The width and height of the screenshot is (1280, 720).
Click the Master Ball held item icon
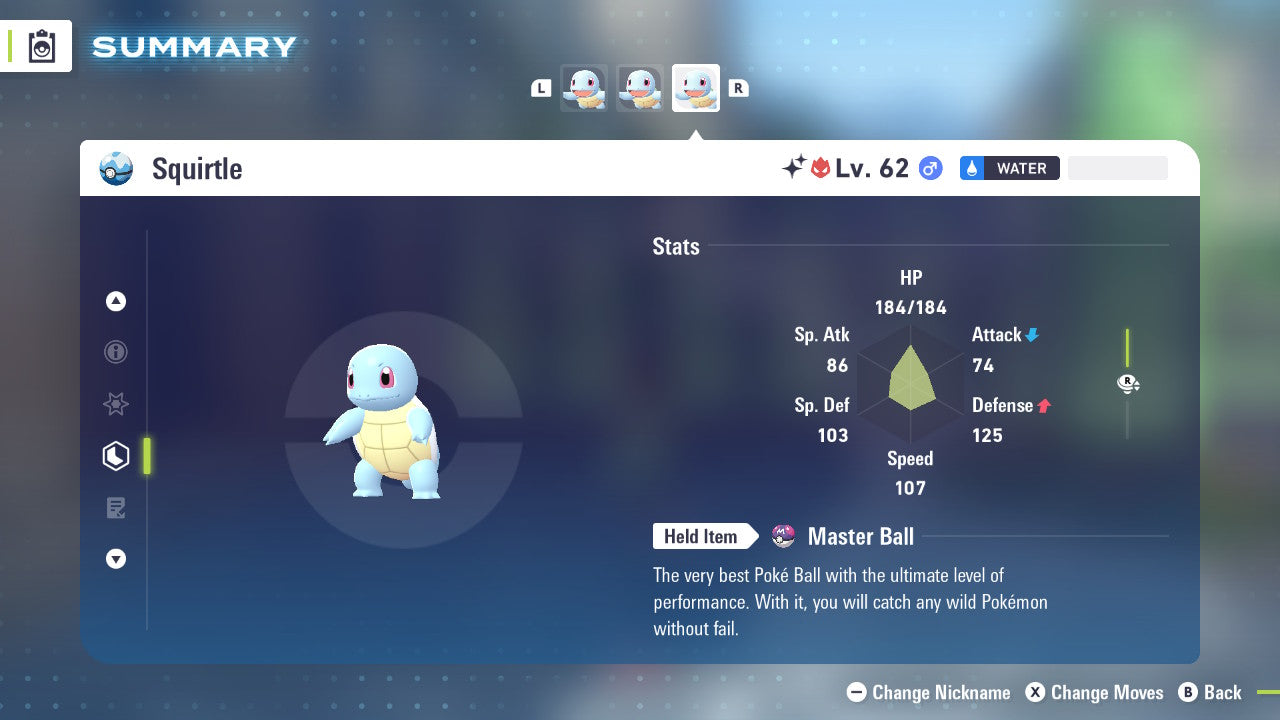pyautogui.click(x=783, y=536)
